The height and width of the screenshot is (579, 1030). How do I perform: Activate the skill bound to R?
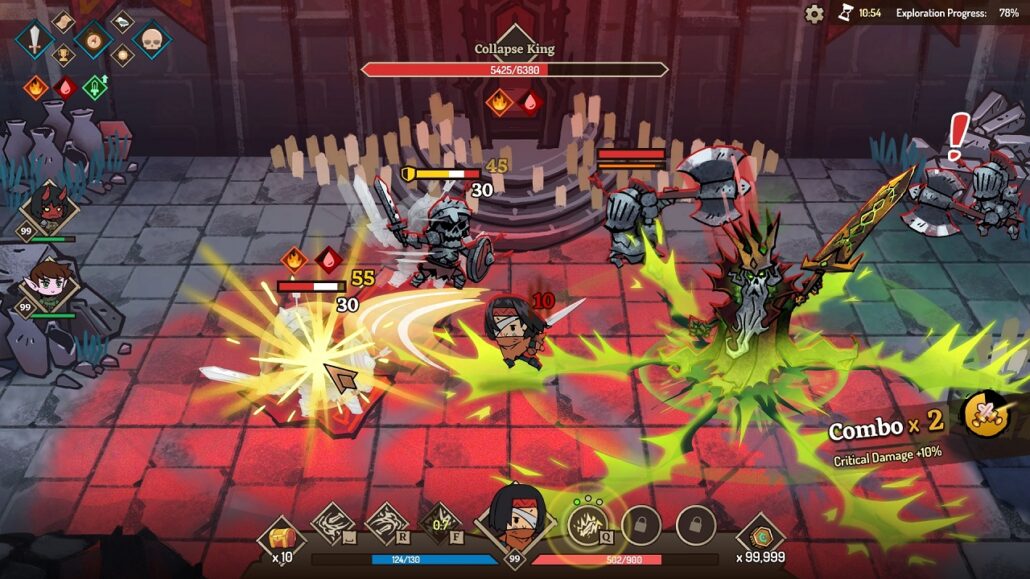[x=386, y=524]
